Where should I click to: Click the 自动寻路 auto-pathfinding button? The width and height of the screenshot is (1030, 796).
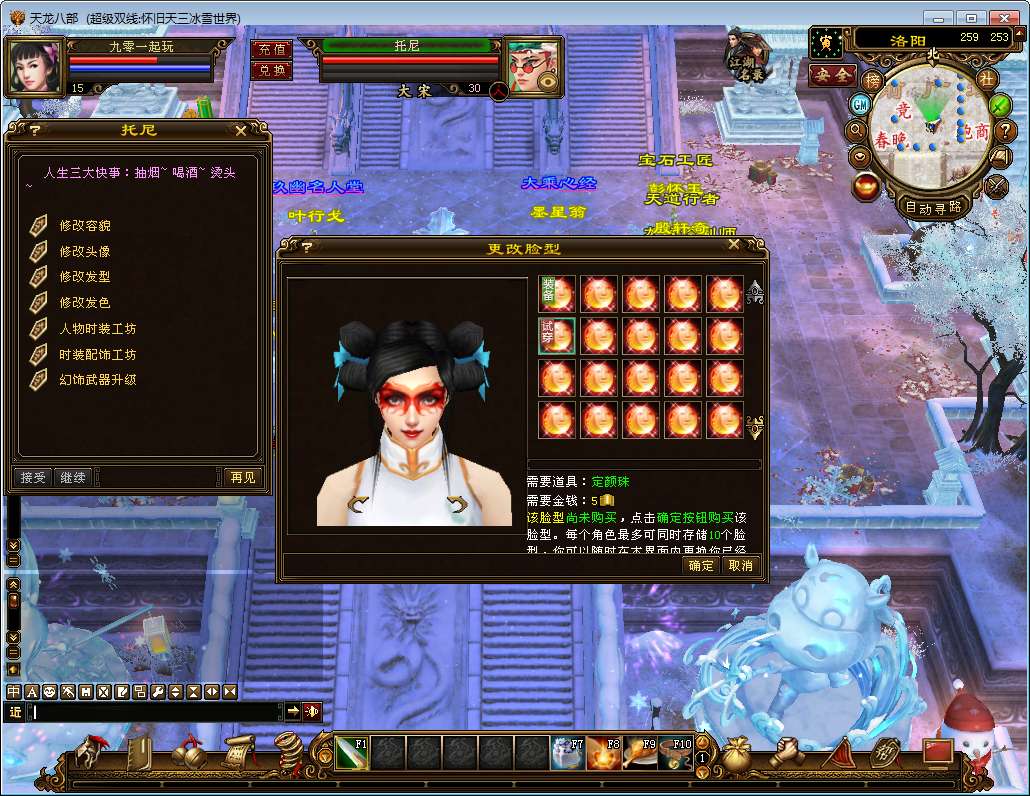tap(932, 208)
